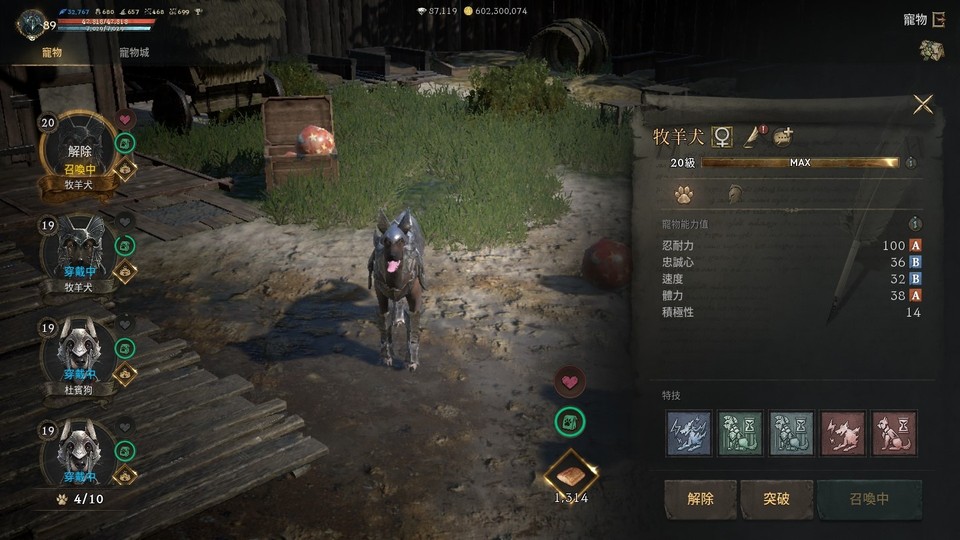
Task: Show info for 寵物能力值 stats
Action: (915, 225)
